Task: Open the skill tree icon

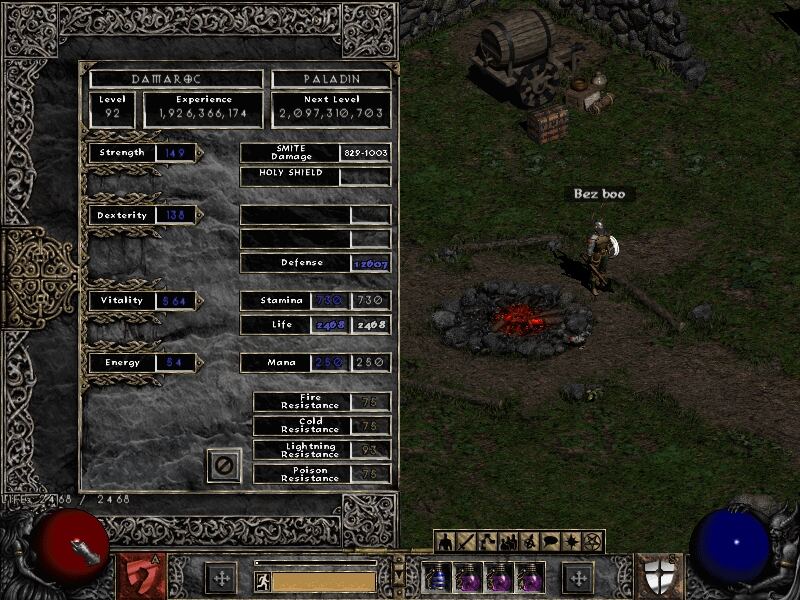Action: (x=487, y=542)
